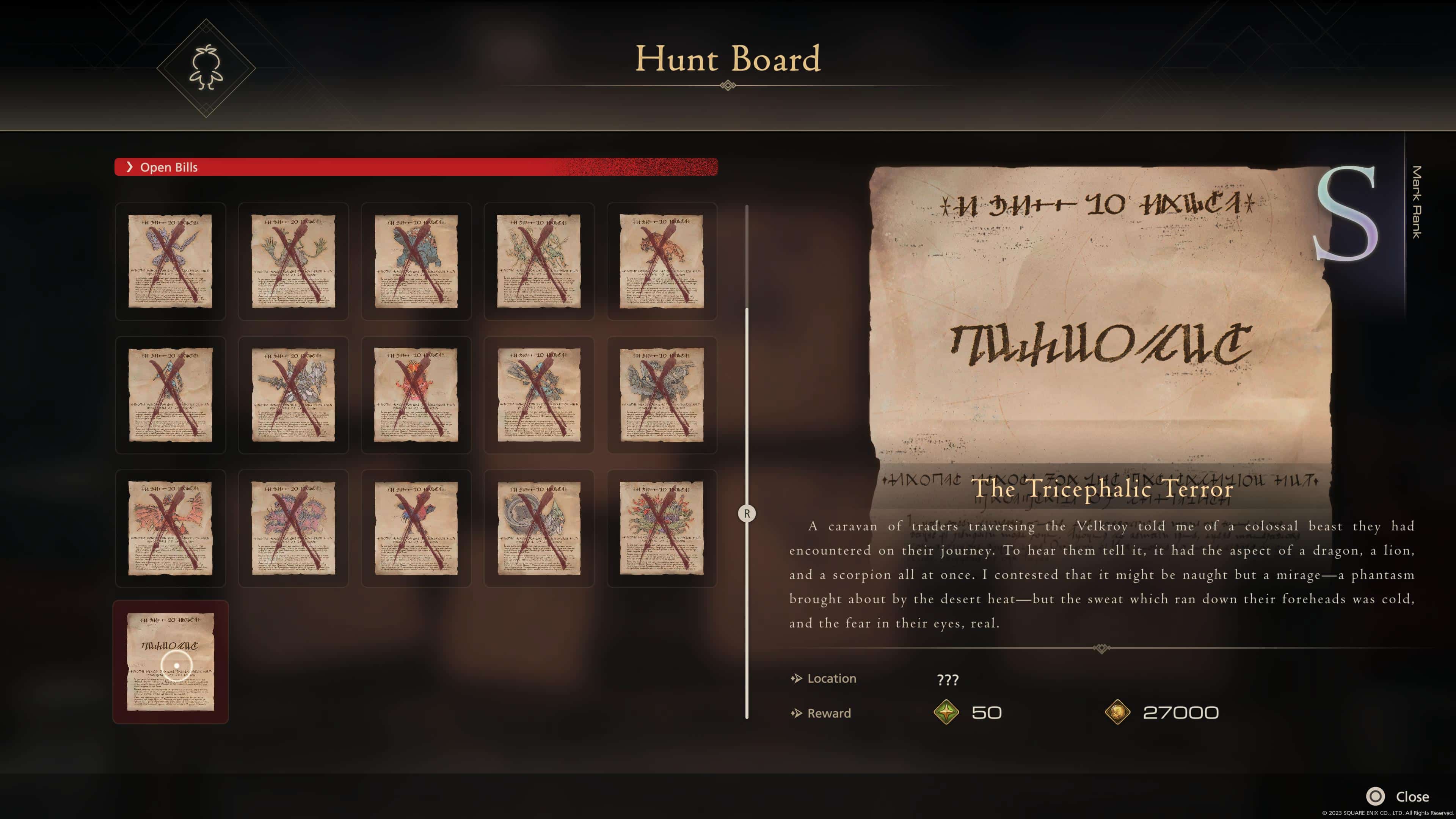Select The Tricephalic Terror bill at bottom left
The width and height of the screenshot is (1456, 819).
(171, 661)
